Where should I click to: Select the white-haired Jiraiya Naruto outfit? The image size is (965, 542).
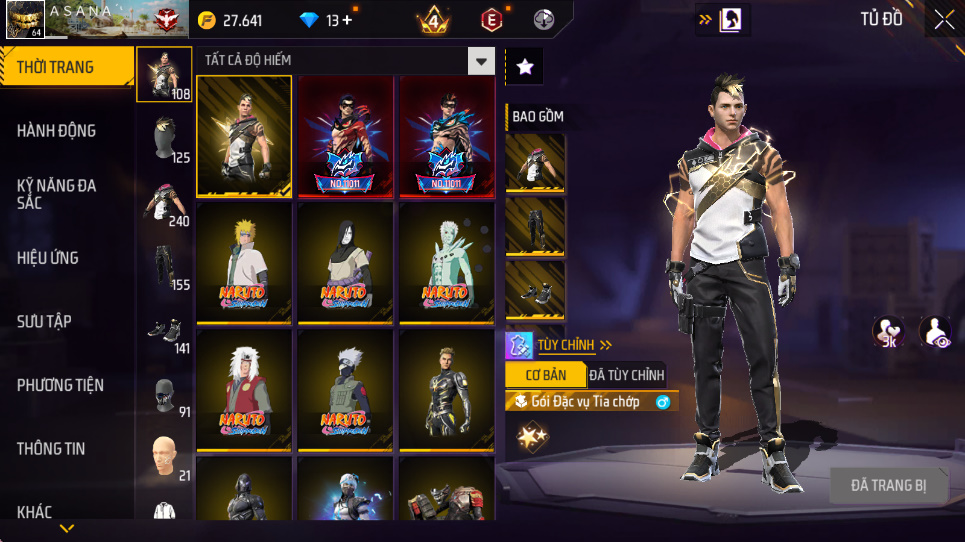click(x=244, y=392)
